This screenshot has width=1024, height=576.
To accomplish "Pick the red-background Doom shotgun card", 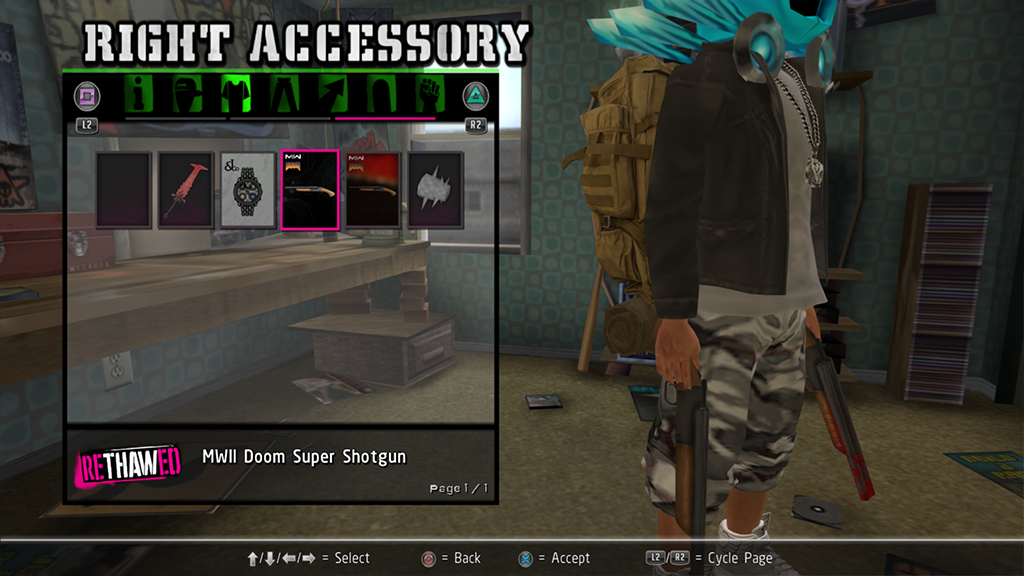I will (373, 190).
